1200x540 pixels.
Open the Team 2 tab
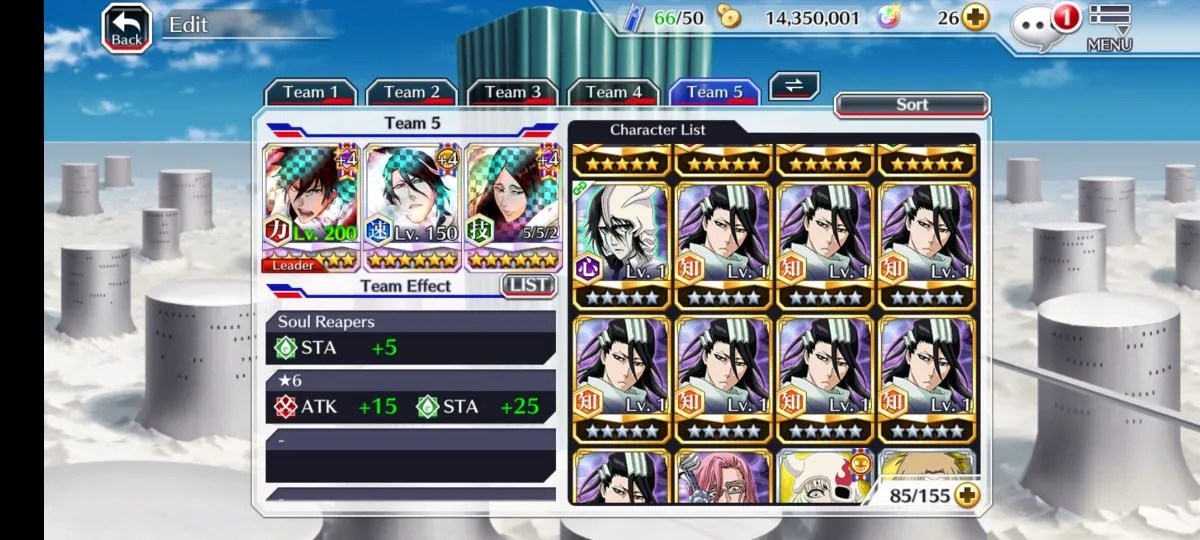click(x=411, y=92)
